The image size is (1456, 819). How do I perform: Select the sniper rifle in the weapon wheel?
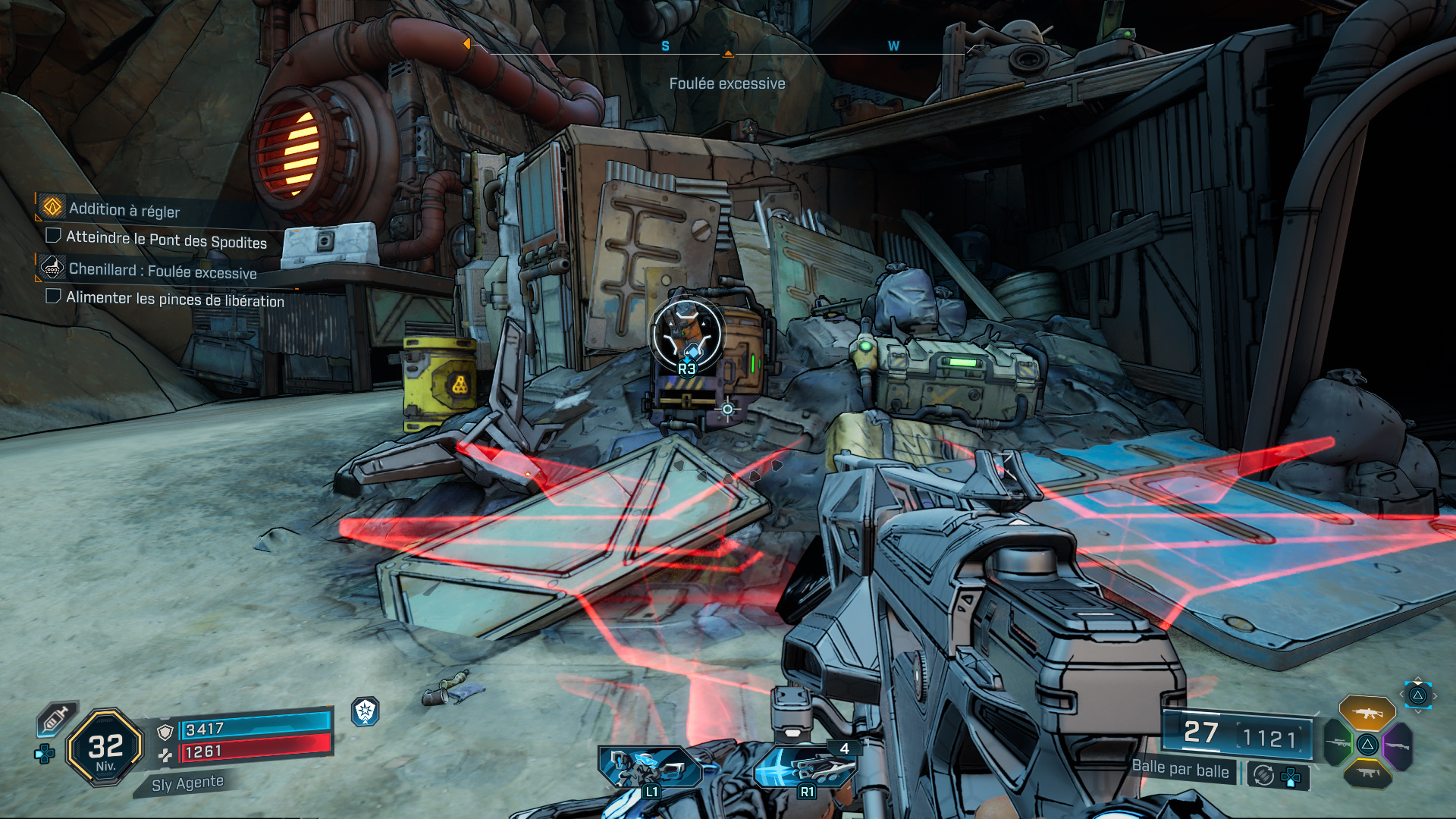(1338, 743)
